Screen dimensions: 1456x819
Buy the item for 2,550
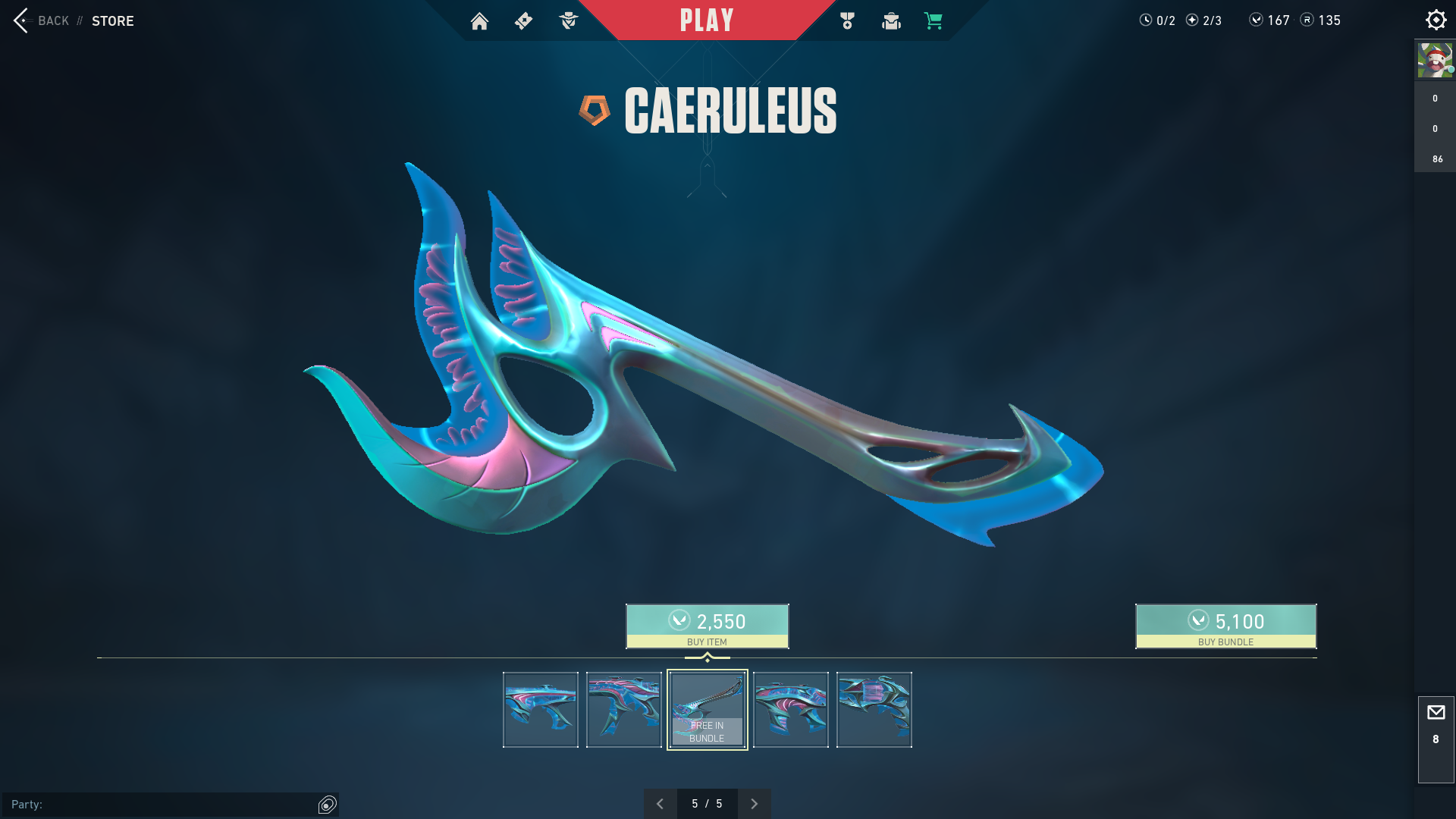(x=707, y=626)
